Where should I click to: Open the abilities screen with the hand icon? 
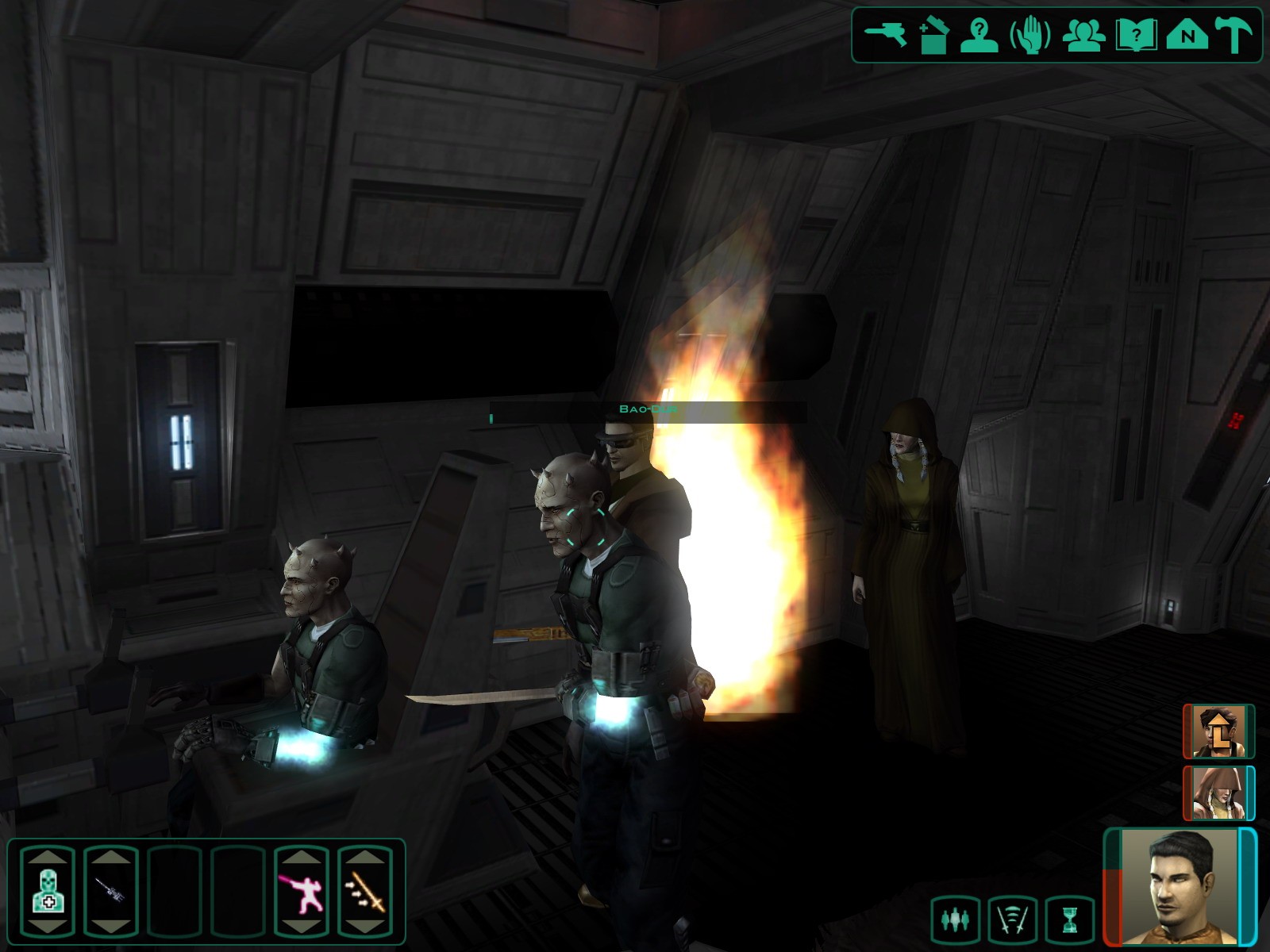pos(1030,36)
